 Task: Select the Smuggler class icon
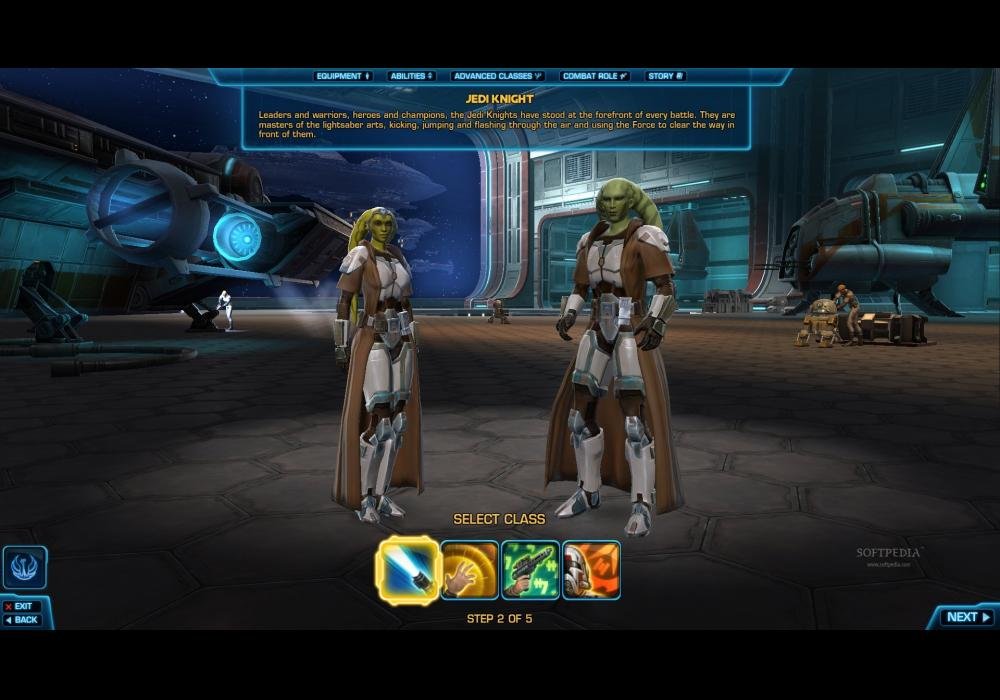[591, 570]
